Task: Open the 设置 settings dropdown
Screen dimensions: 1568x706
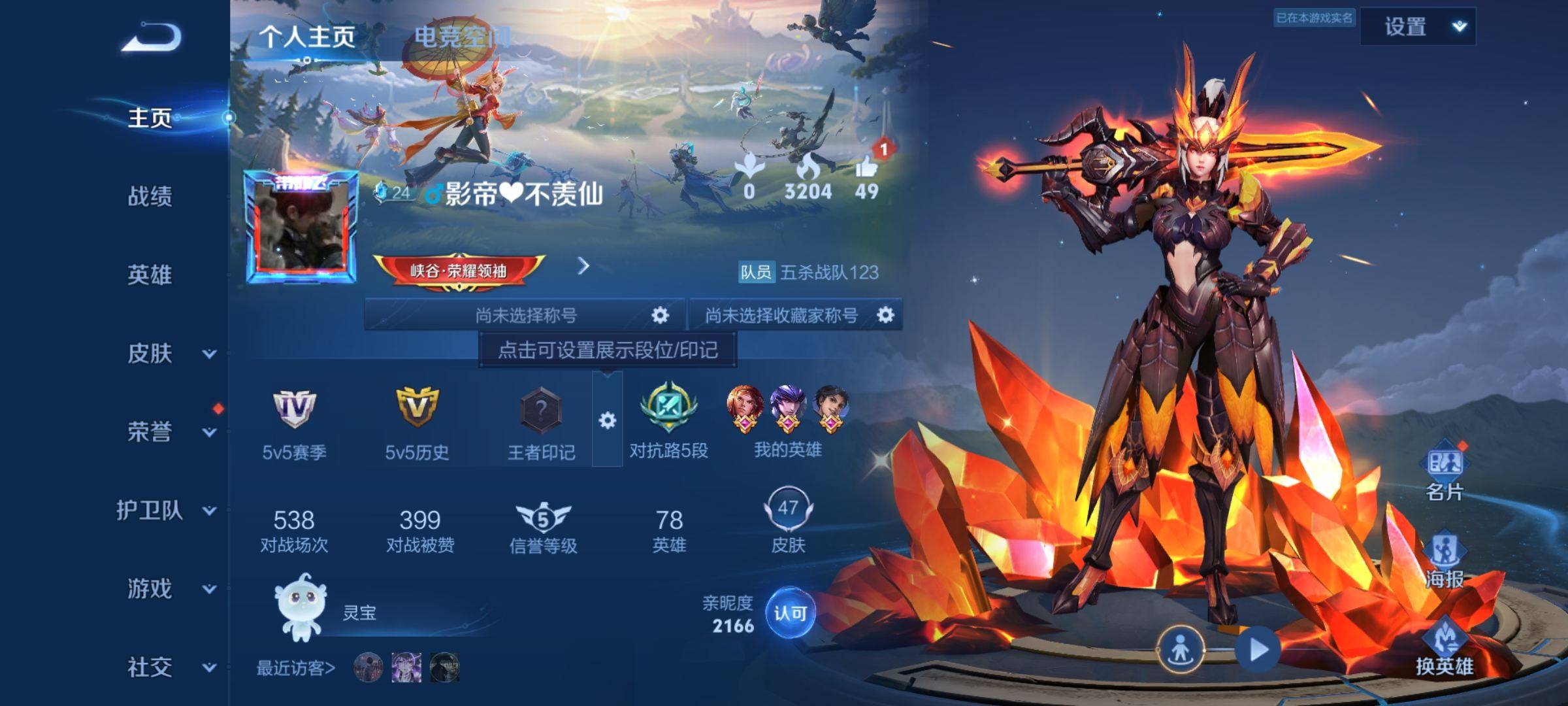Action: tap(1418, 27)
